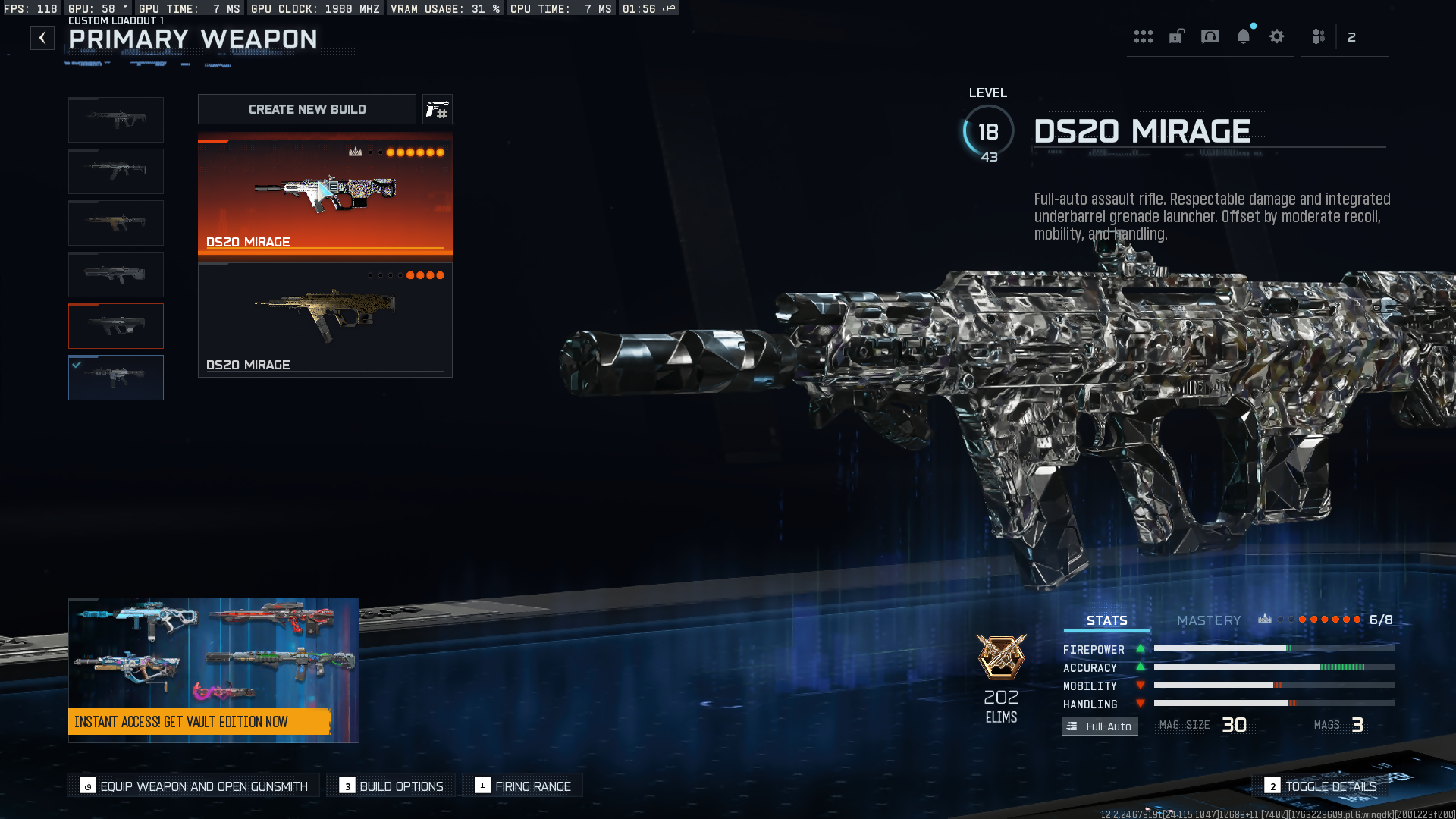
Task: Open Build Options
Action: 391,786
